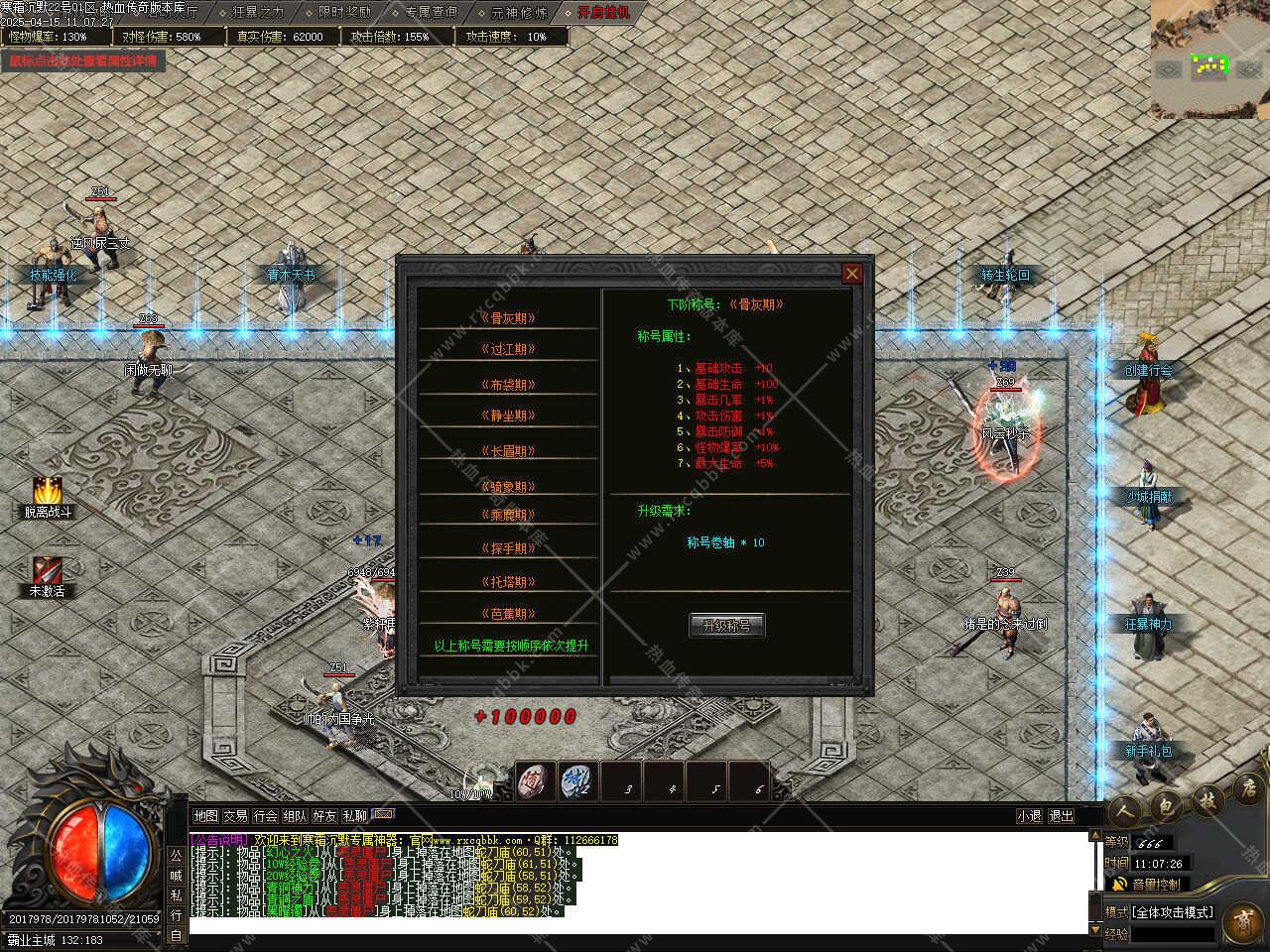Screen dimensions: 1270x952
Task: Select the 《长眉期》 title row
Action: [x=508, y=450]
